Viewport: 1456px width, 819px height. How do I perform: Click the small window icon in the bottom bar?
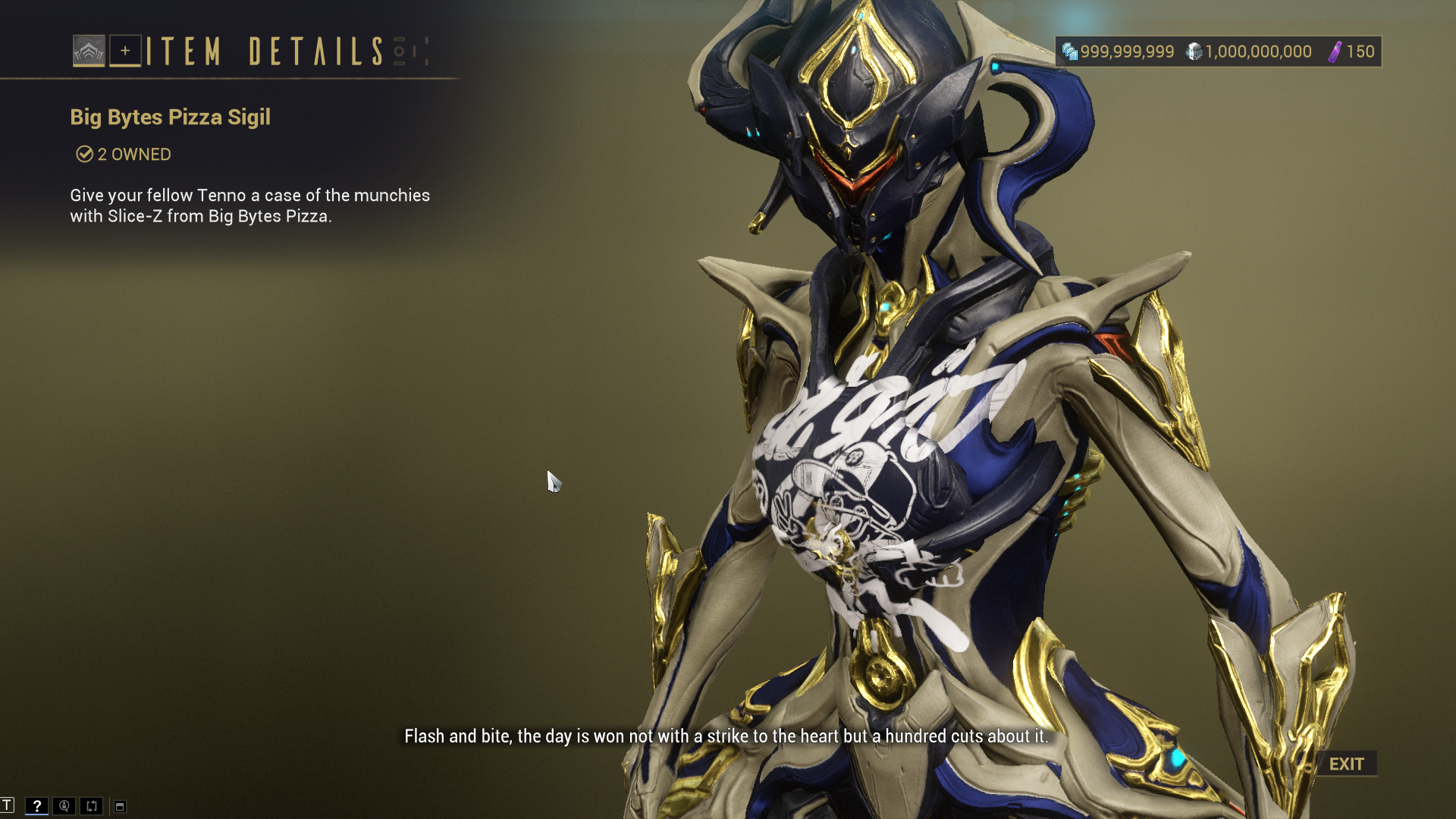tap(120, 806)
